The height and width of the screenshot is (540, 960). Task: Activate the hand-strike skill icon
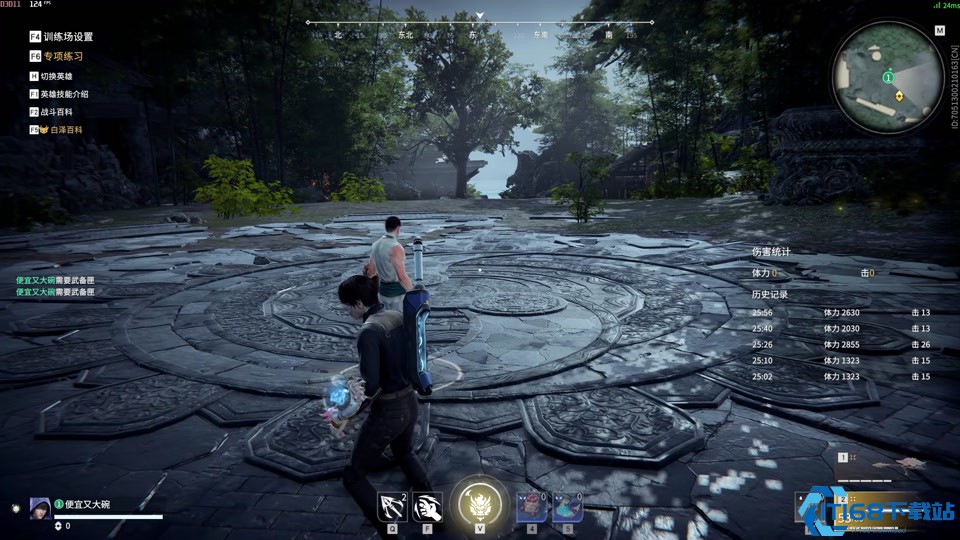tap(428, 507)
